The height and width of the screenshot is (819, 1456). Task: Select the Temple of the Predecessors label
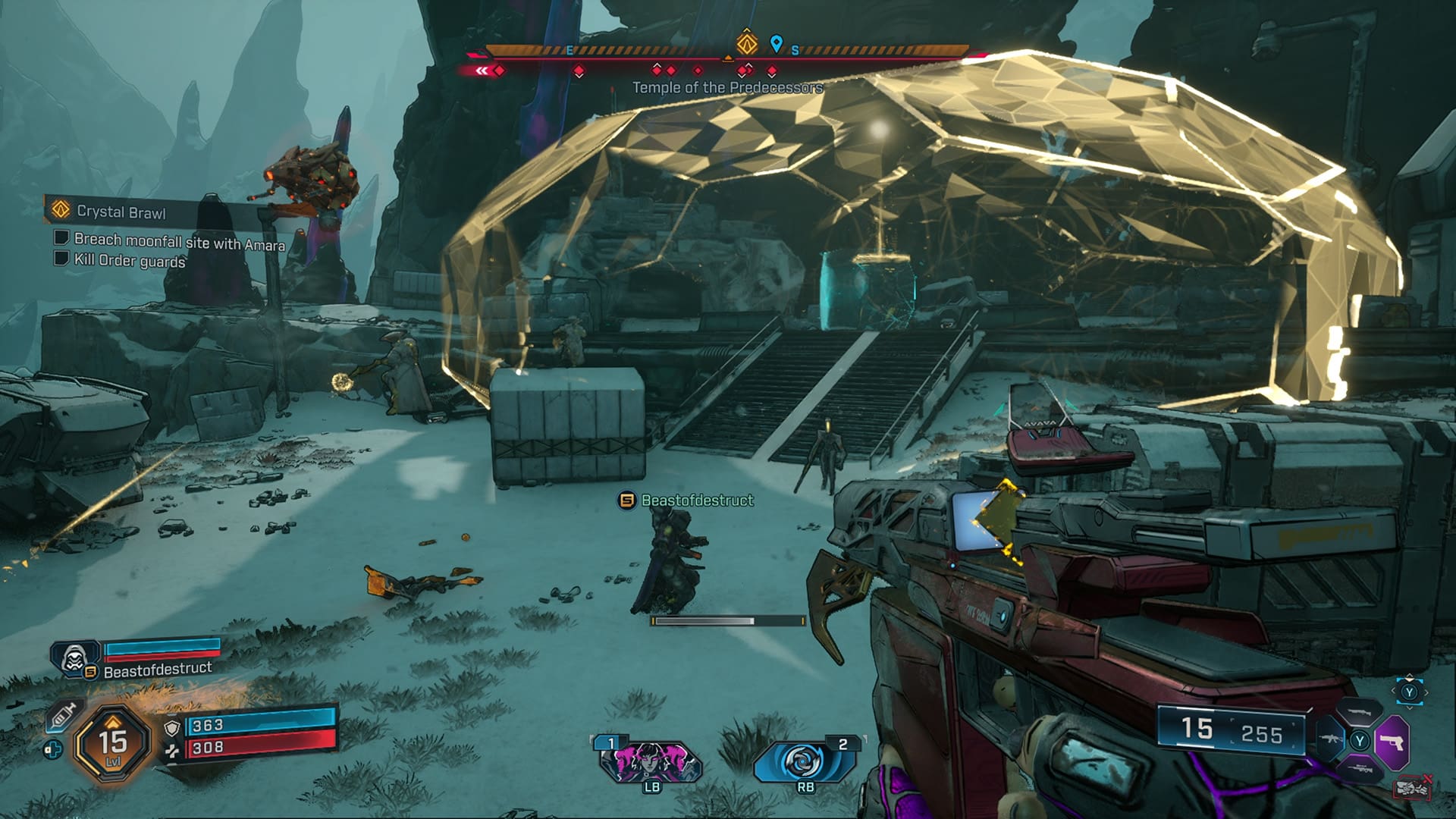click(725, 88)
